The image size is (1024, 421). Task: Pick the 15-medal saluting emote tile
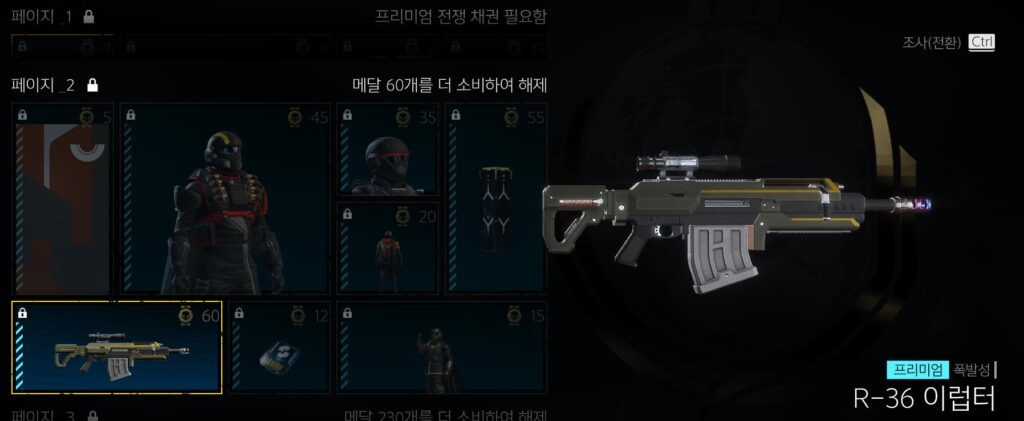tap(441, 347)
